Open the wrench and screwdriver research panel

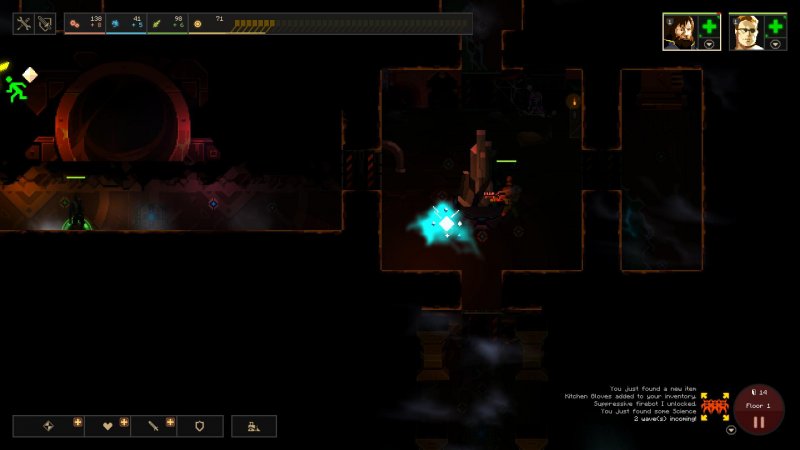point(24,24)
